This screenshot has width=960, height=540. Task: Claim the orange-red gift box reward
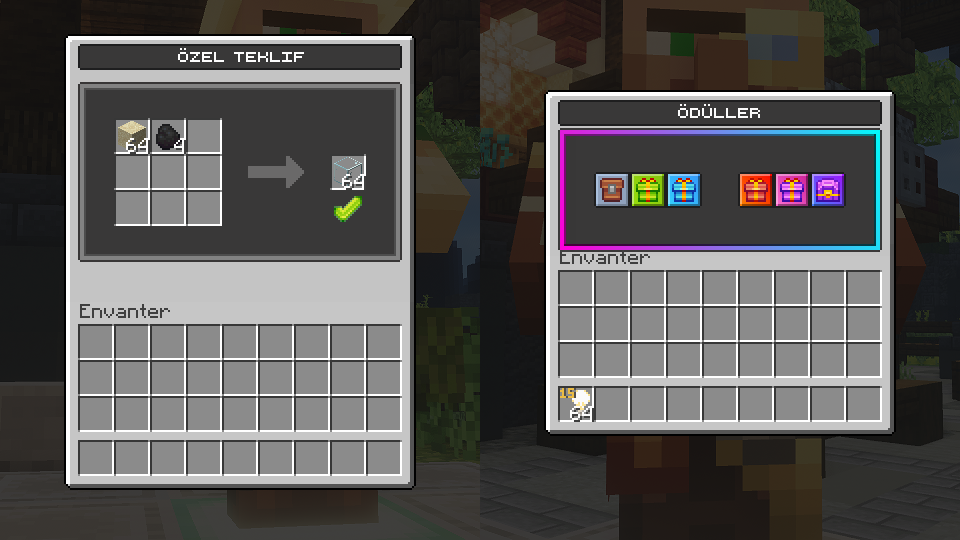pyautogui.click(x=756, y=190)
